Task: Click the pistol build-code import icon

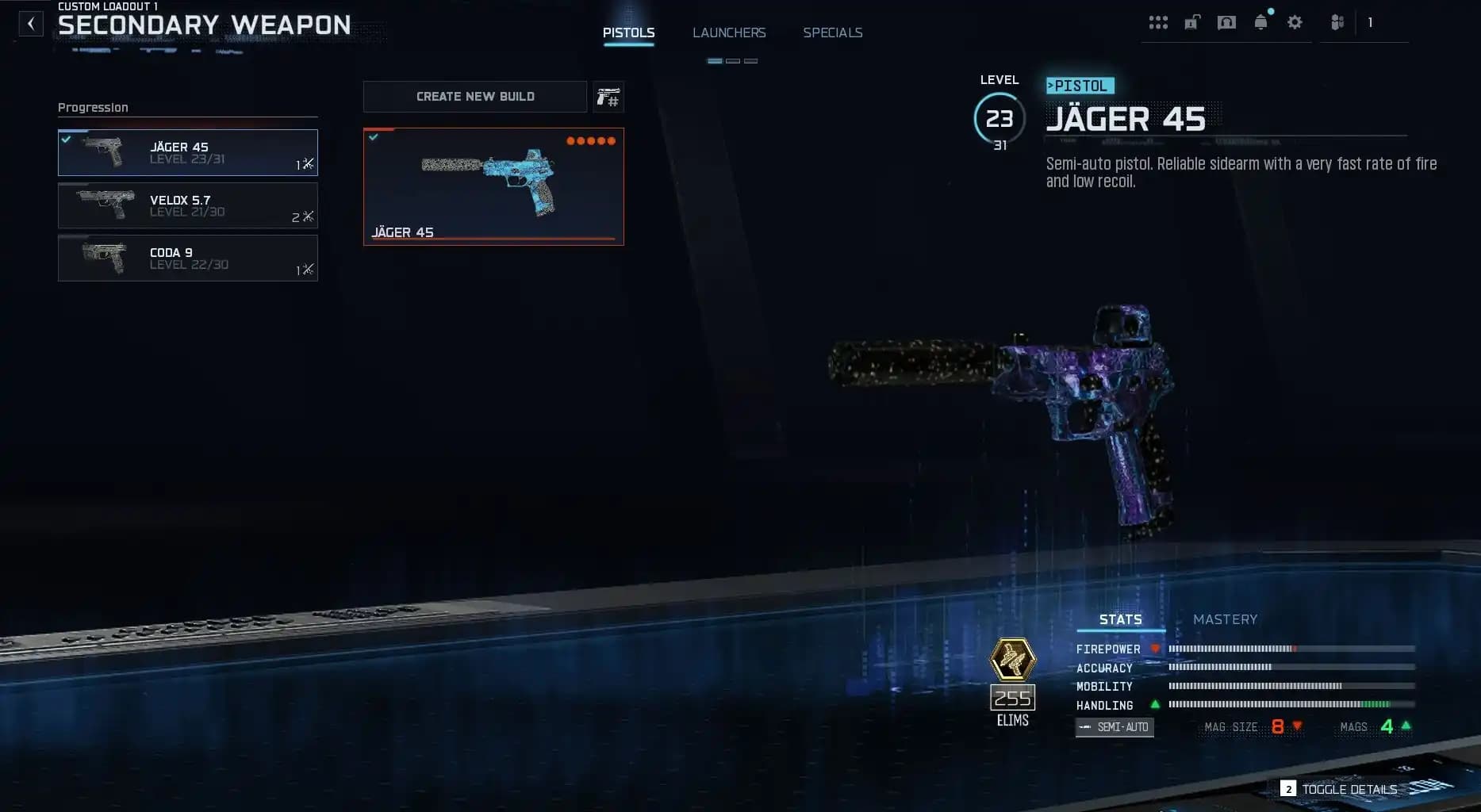Action: coord(608,96)
